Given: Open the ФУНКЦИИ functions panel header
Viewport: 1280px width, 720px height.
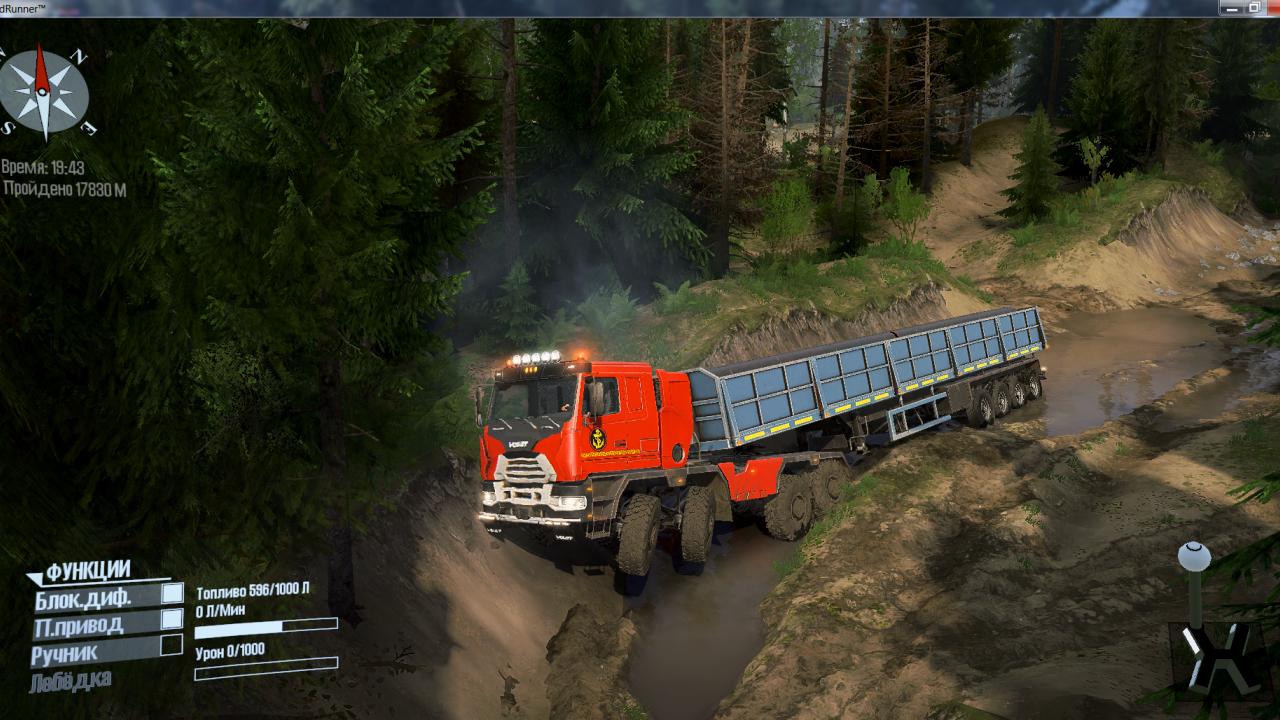Looking at the screenshot, I should pyautogui.click(x=87, y=571).
